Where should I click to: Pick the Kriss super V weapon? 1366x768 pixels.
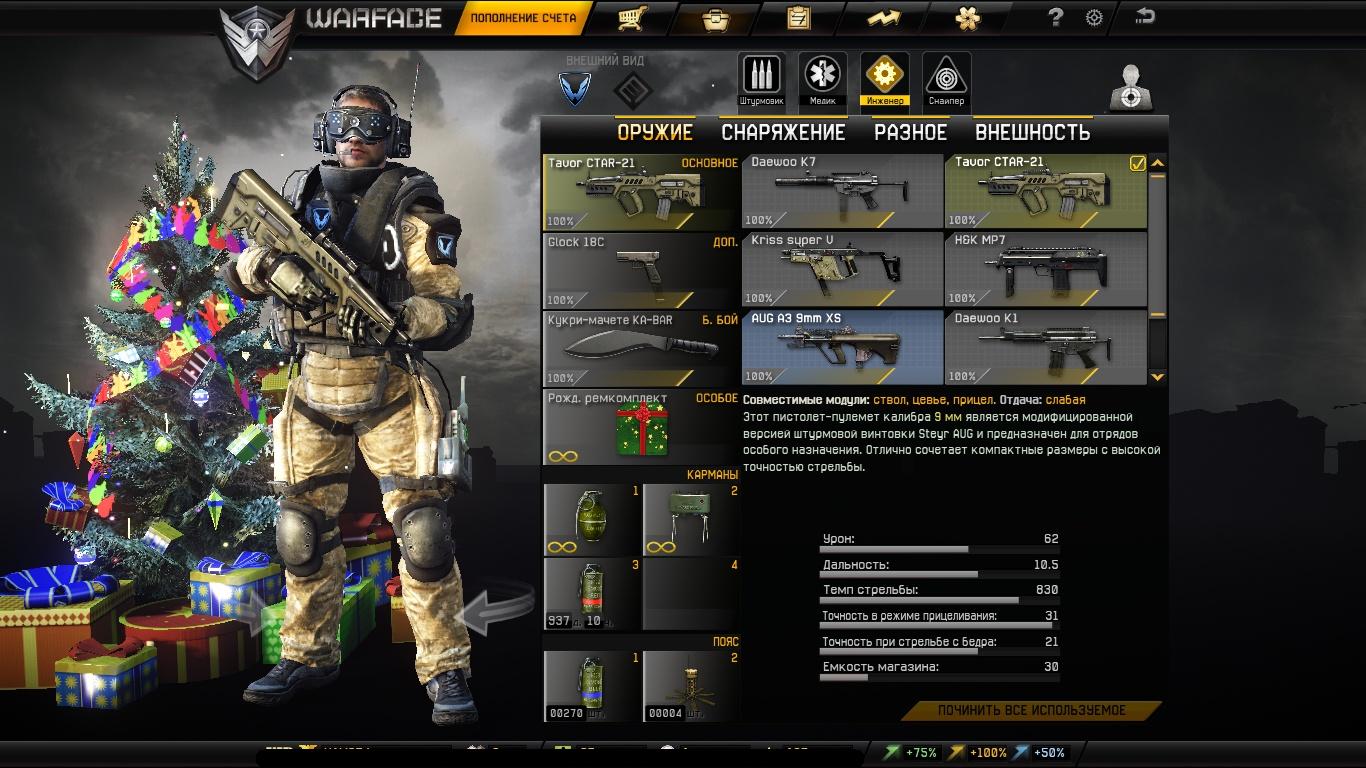point(842,269)
